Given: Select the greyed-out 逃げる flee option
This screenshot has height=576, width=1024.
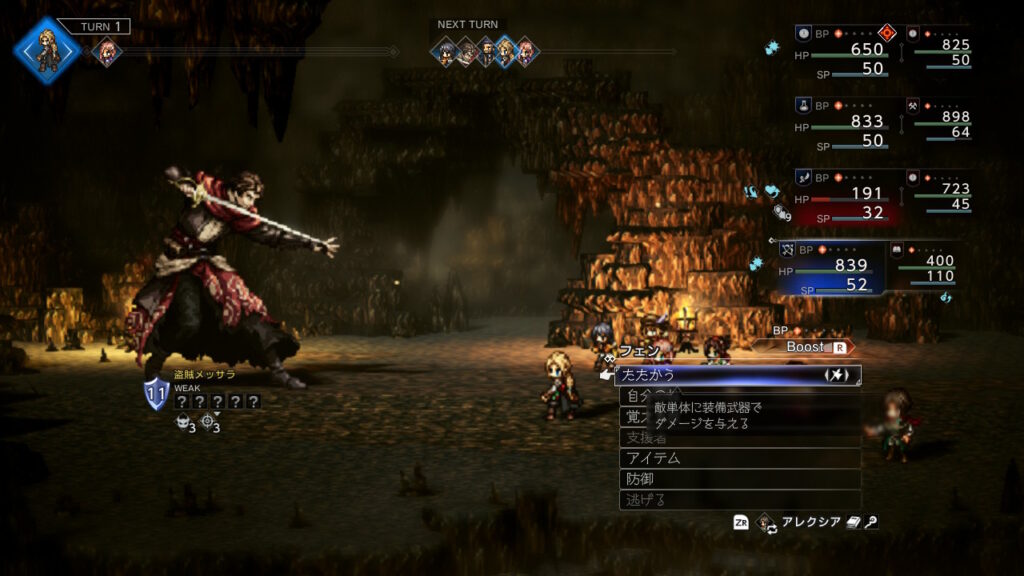Looking at the screenshot, I should [738, 500].
